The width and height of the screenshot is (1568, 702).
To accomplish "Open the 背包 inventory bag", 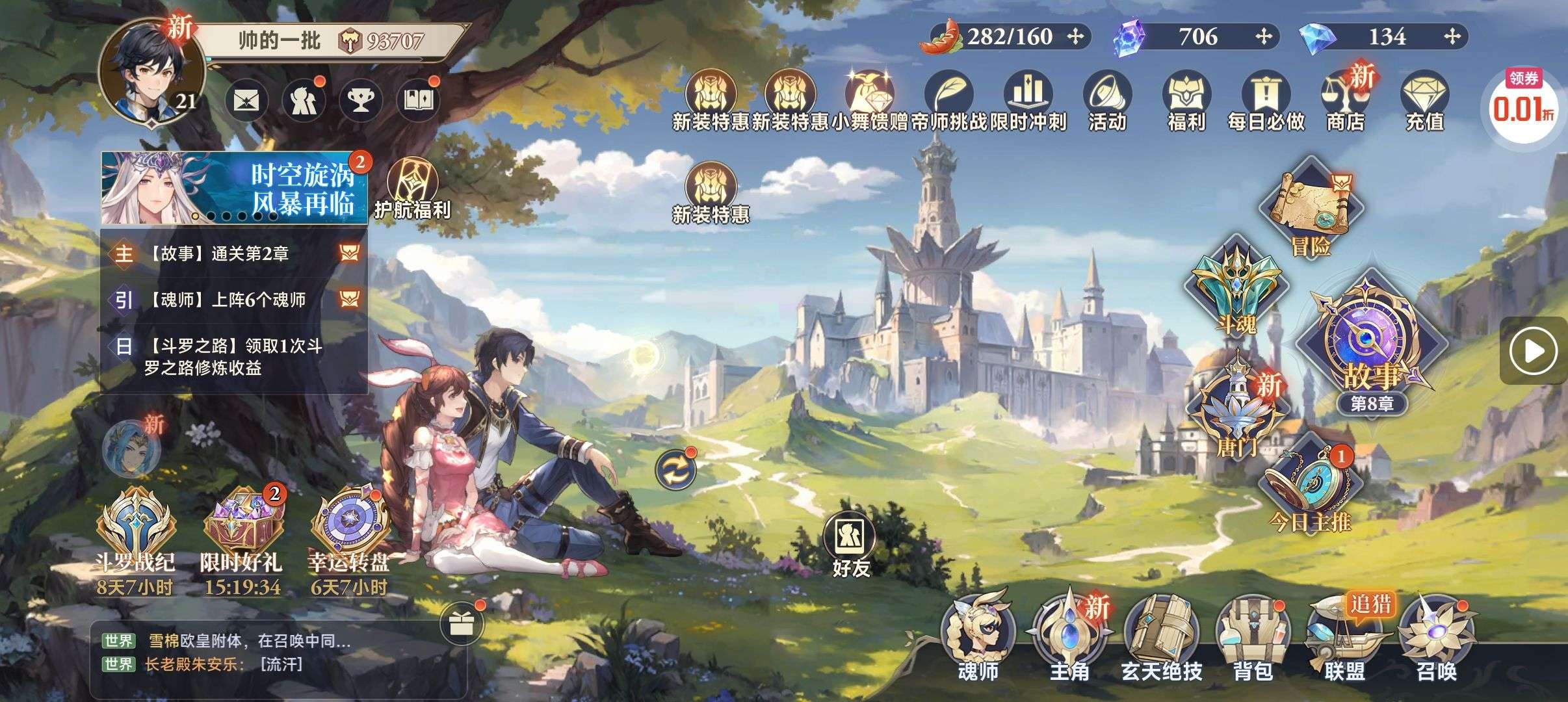I will (1253, 637).
